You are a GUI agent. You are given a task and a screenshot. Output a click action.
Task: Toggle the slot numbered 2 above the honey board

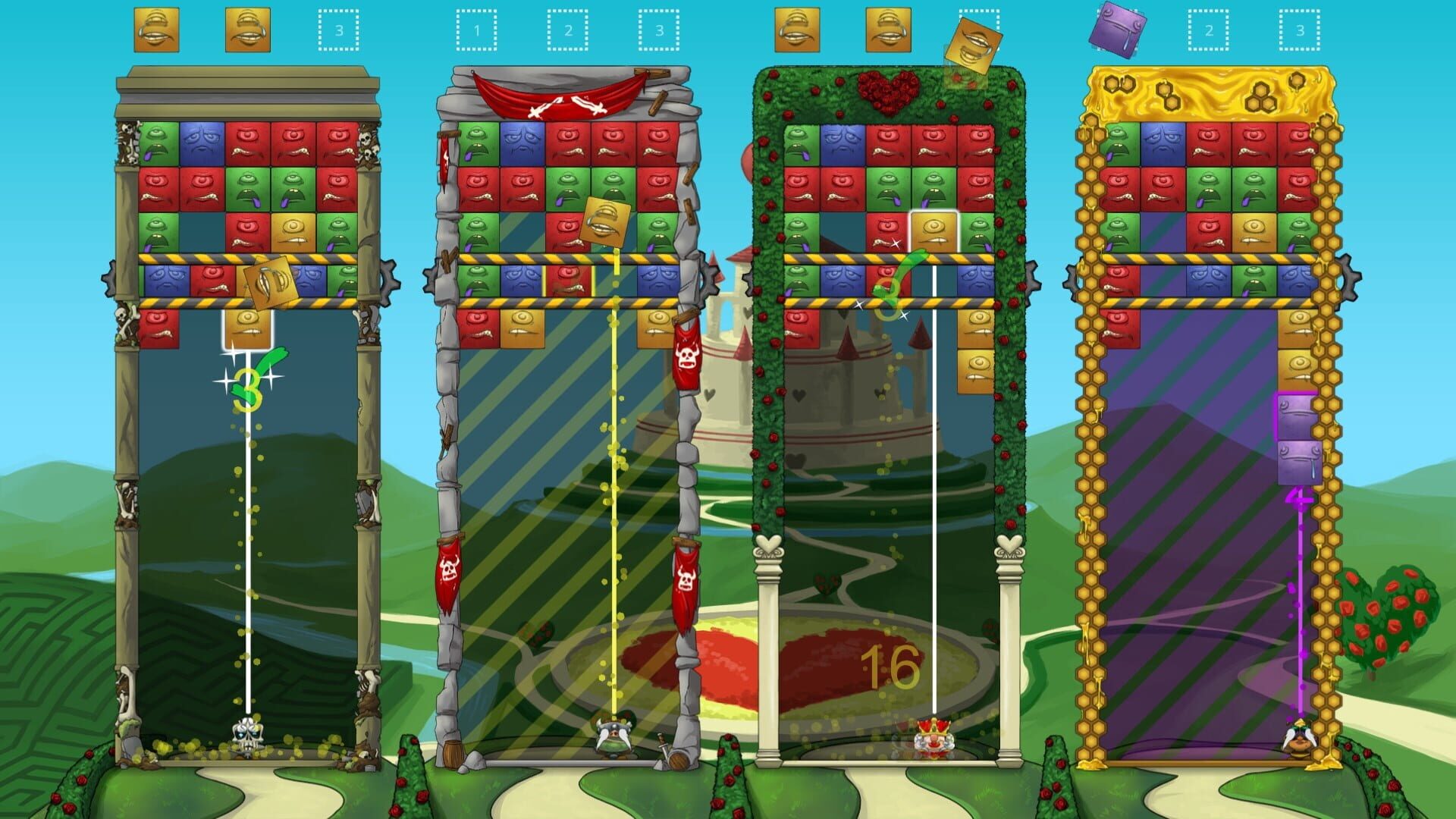pyautogui.click(x=1208, y=30)
